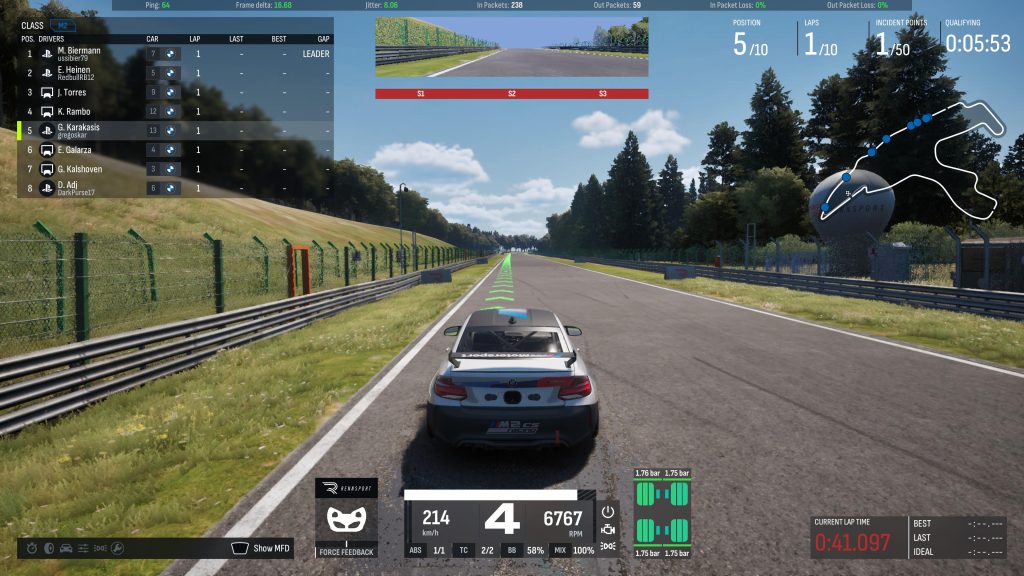Open the track minimap
Image resolution: width=1024 pixels, height=576 pixels.
(x=910, y=160)
